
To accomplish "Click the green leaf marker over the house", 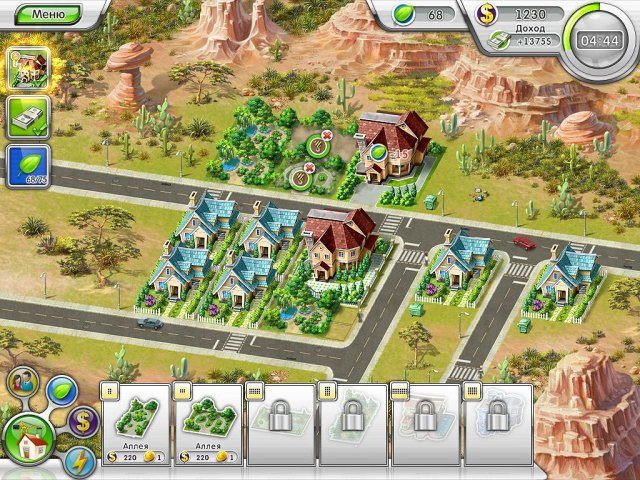I will point(378,153).
